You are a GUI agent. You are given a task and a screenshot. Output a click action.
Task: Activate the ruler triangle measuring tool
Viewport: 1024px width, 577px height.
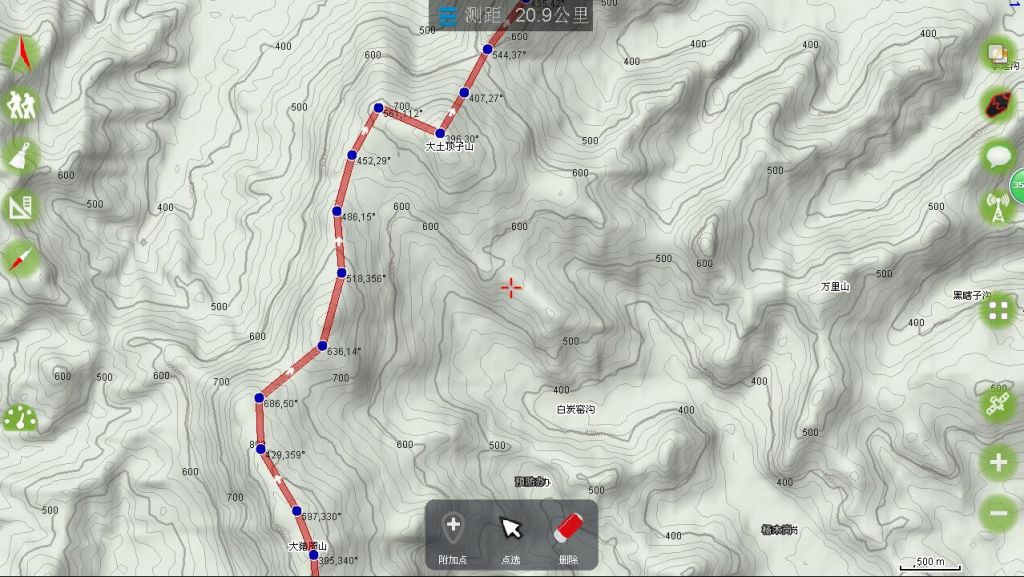click(21, 207)
